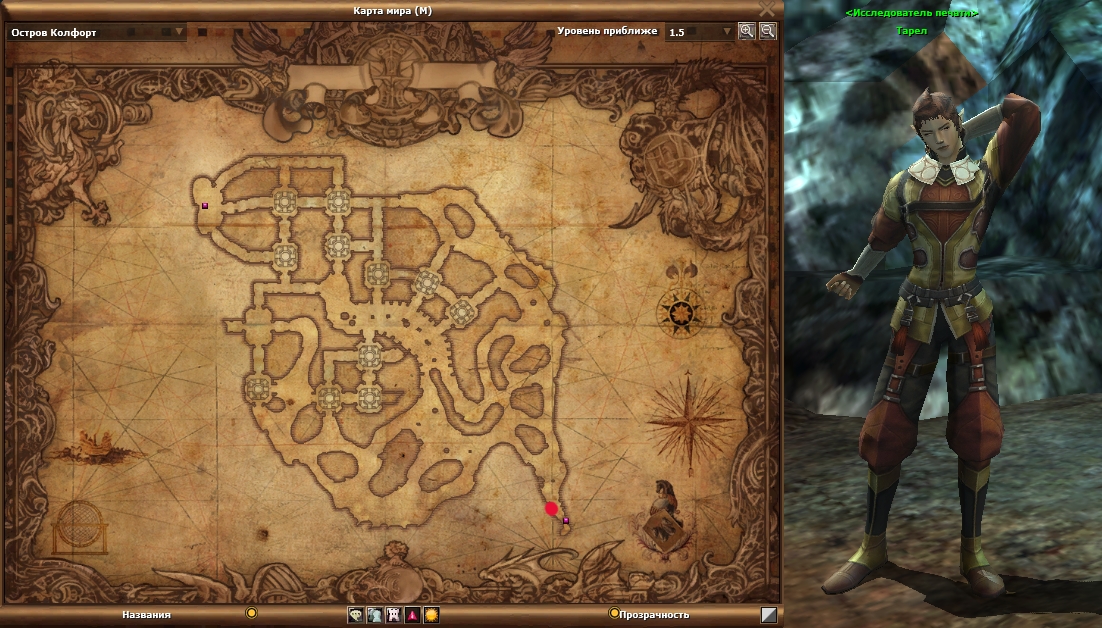Click the purple marker at island's southern tip
Screen dimensions: 1102x628
(x=566, y=521)
